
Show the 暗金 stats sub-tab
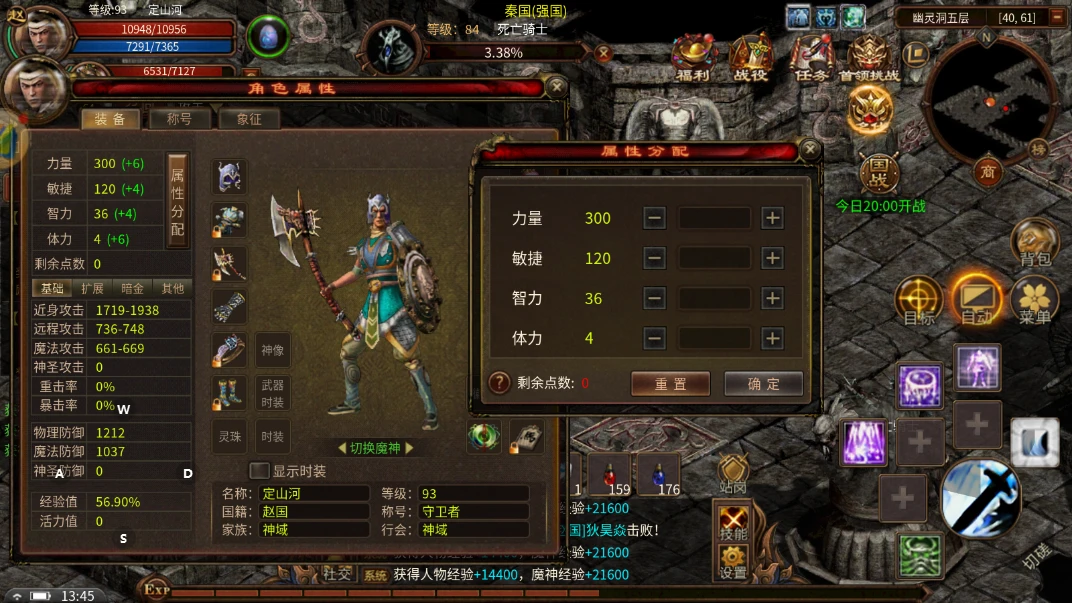[x=133, y=288]
